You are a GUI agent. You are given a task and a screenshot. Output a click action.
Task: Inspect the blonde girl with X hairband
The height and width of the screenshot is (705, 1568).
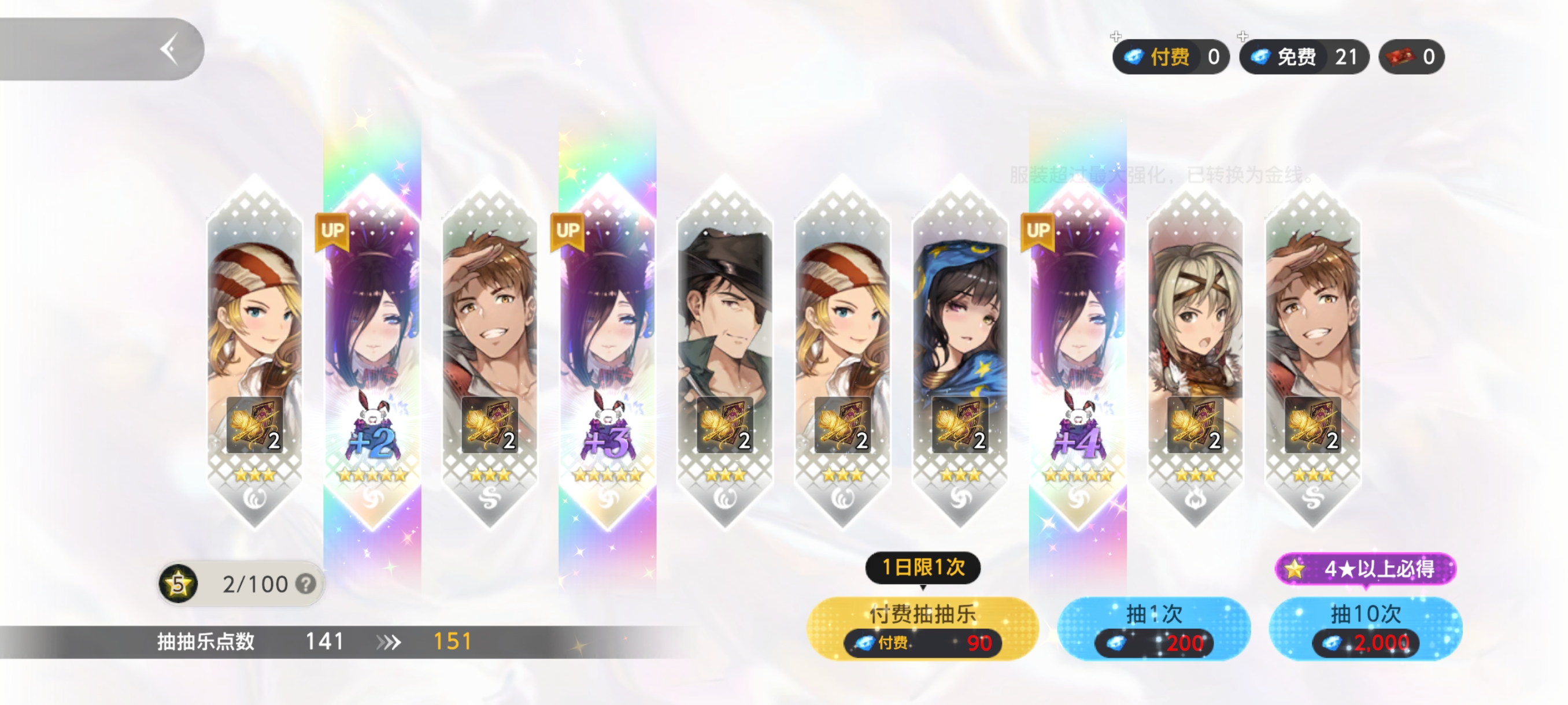tap(1195, 353)
